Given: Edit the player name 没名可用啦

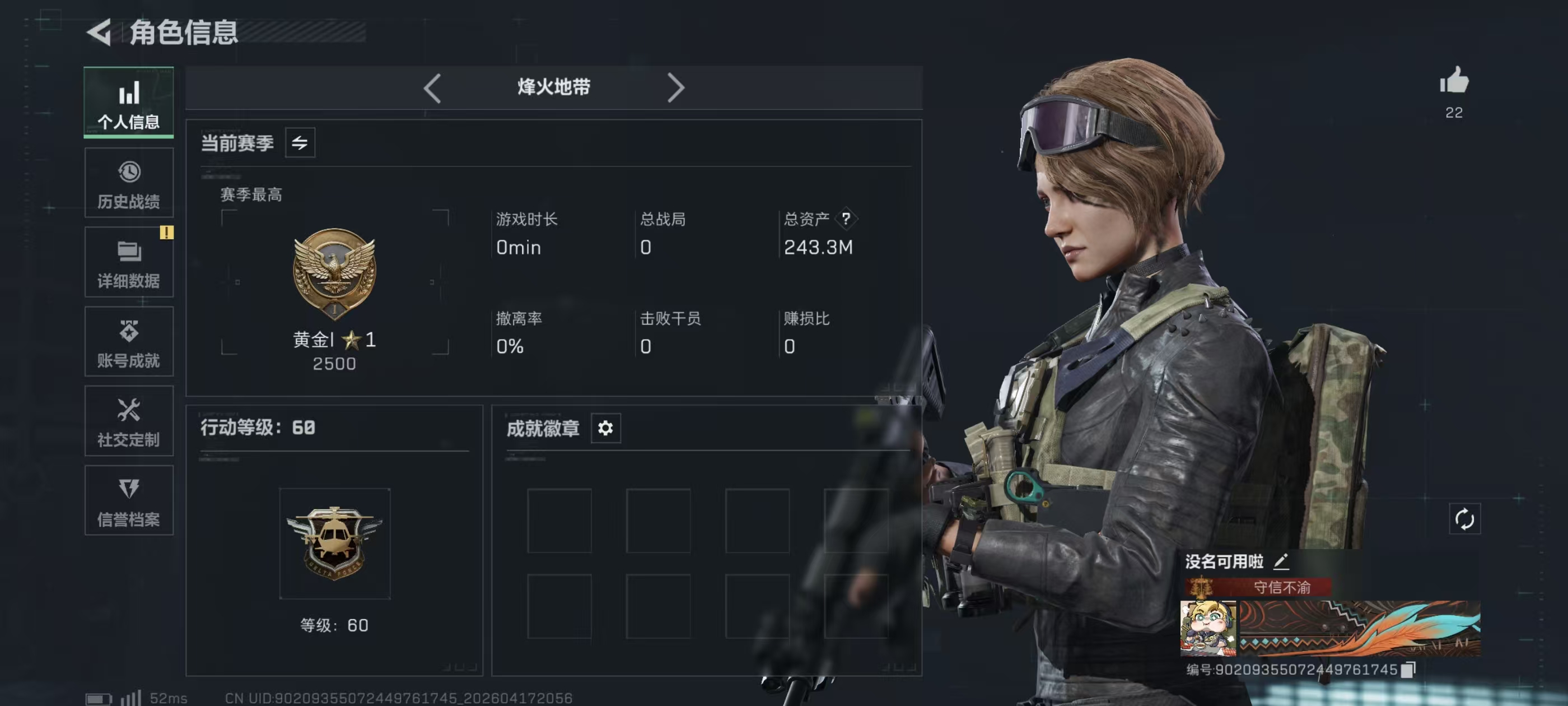Looking at the screenshot, I should [x=1281, y=561].
